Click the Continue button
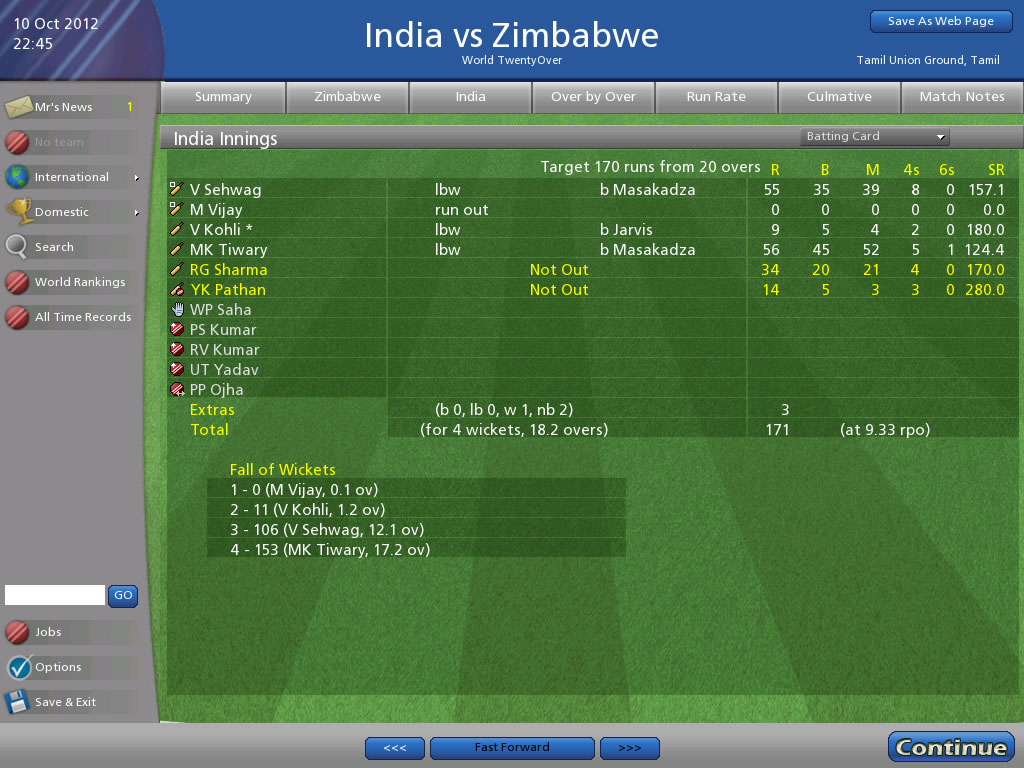Screen dimensions: 1024x768 (950, 747)
